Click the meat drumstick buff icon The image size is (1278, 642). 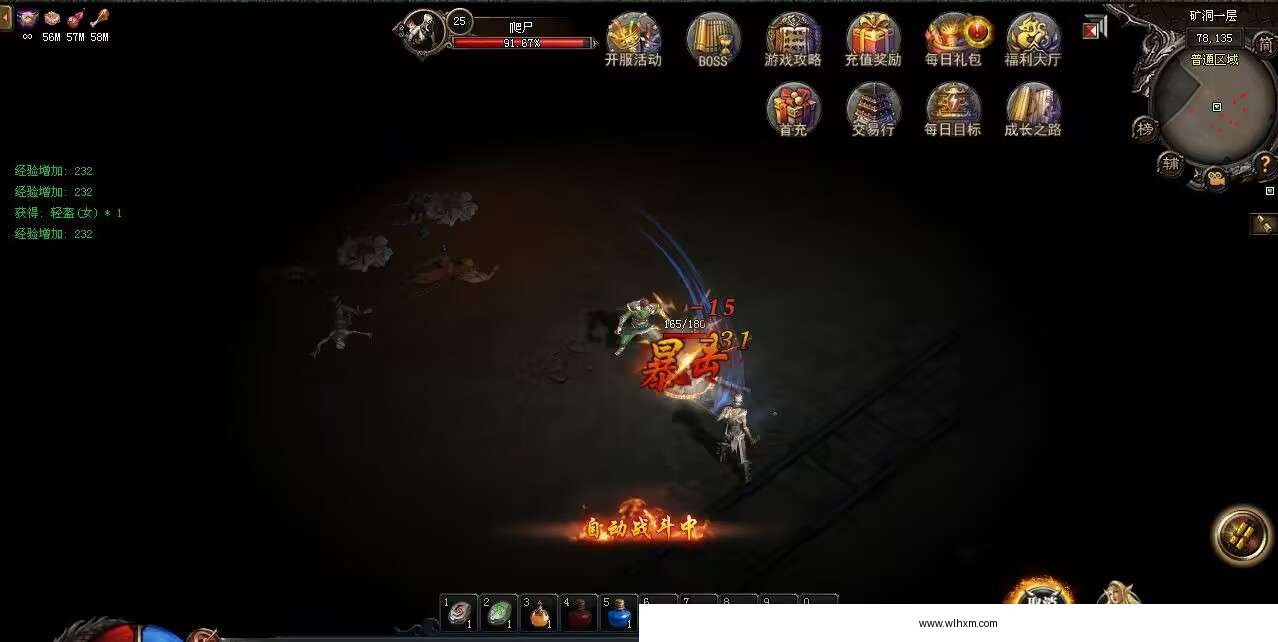(99, 17)
